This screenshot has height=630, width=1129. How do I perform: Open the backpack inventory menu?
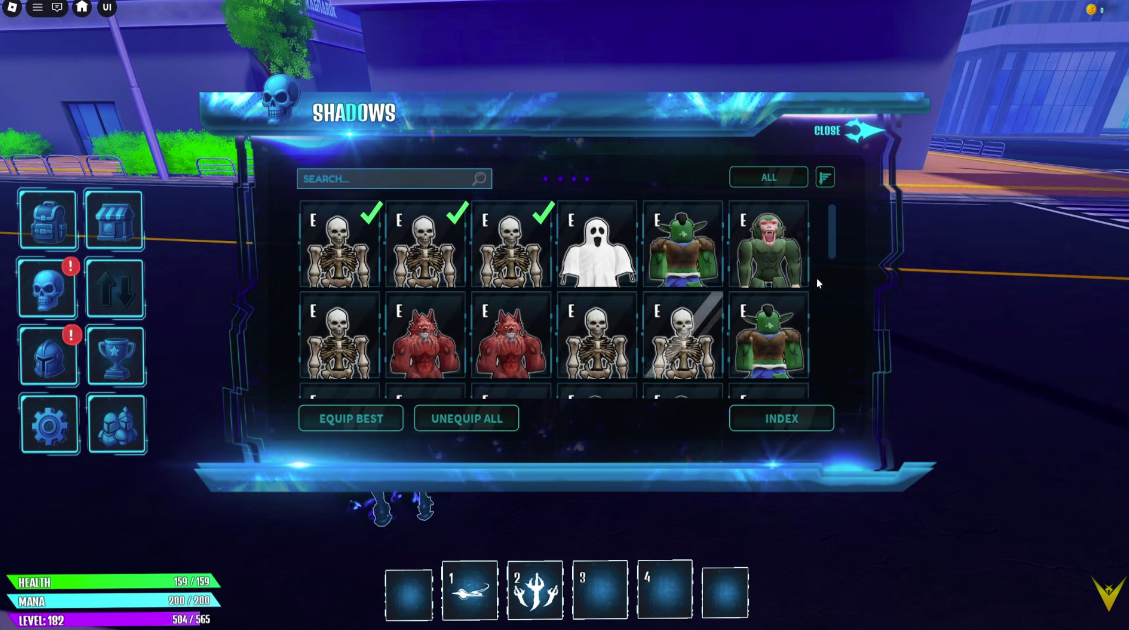click(48, 221)
